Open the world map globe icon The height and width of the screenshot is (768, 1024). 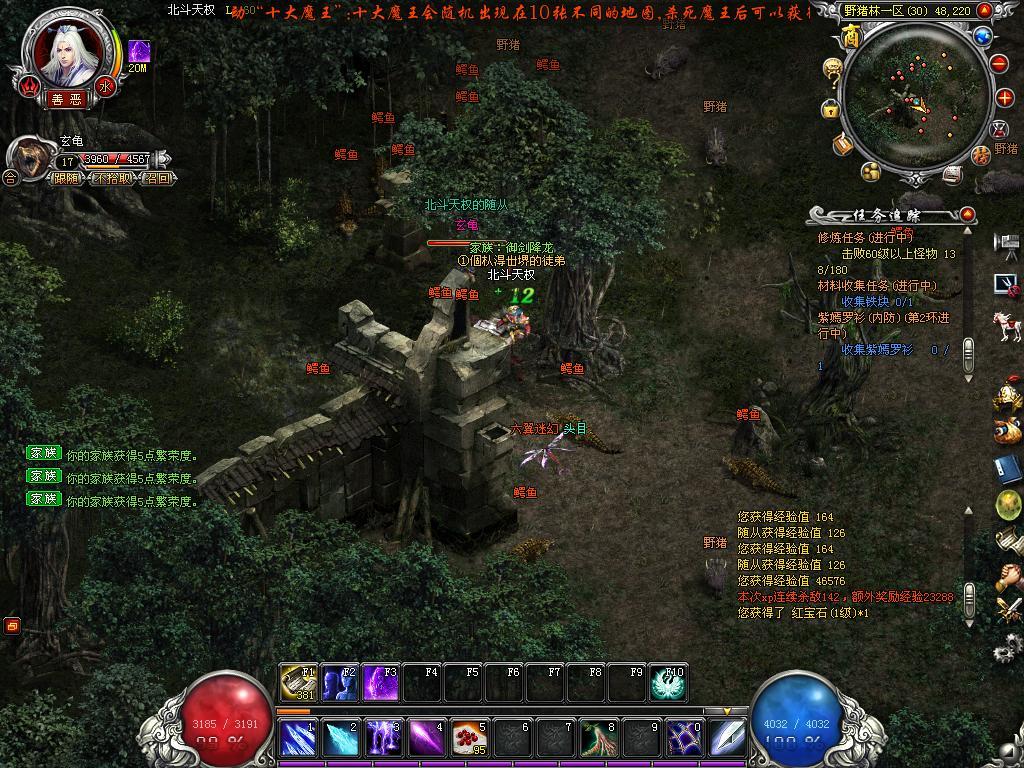(x=982, y=37)
